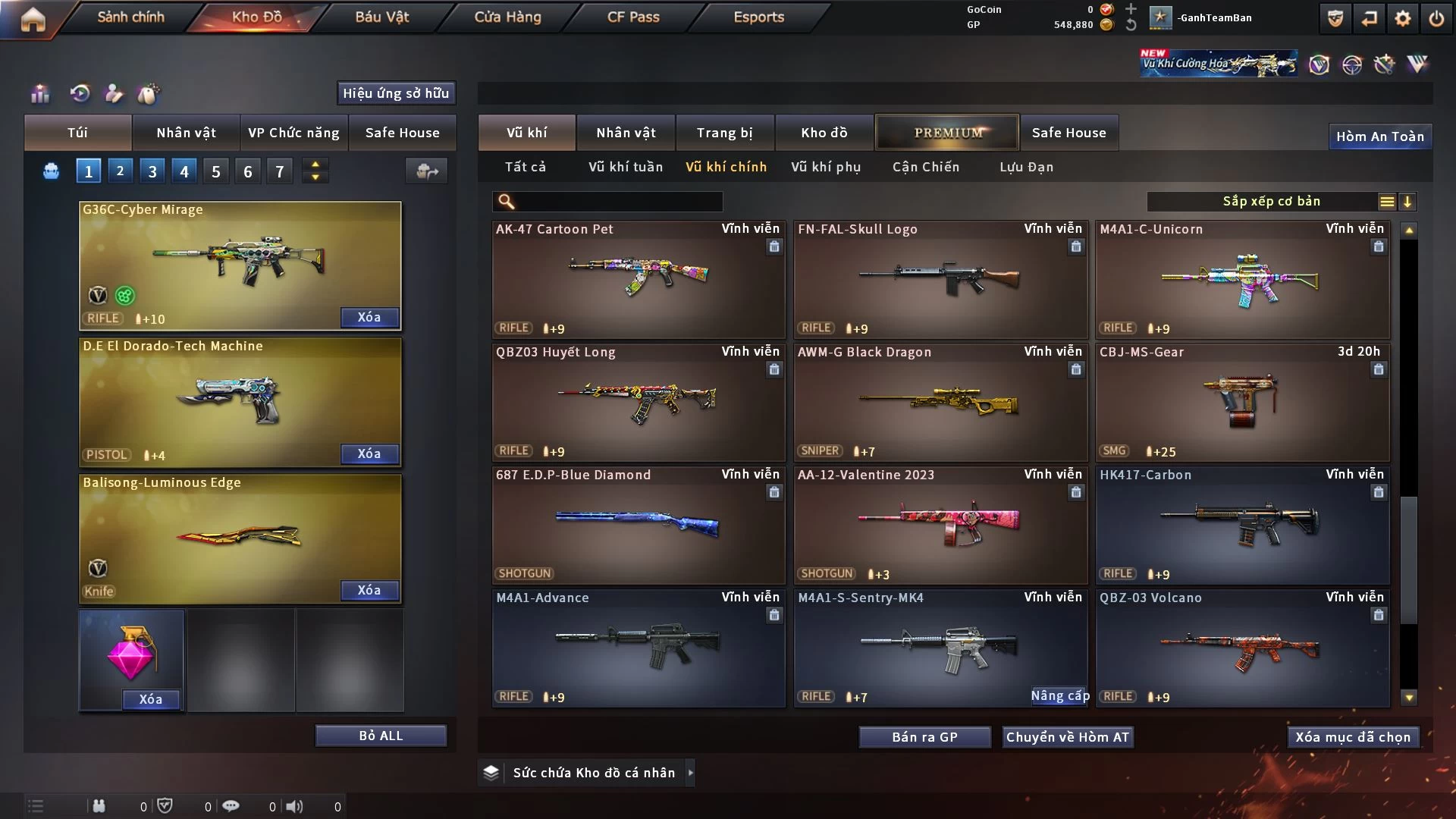Image resolution: width=1456 pixels, height=819 pixels.
Task: Open the CF Pass menu
Action: point(633,17)
